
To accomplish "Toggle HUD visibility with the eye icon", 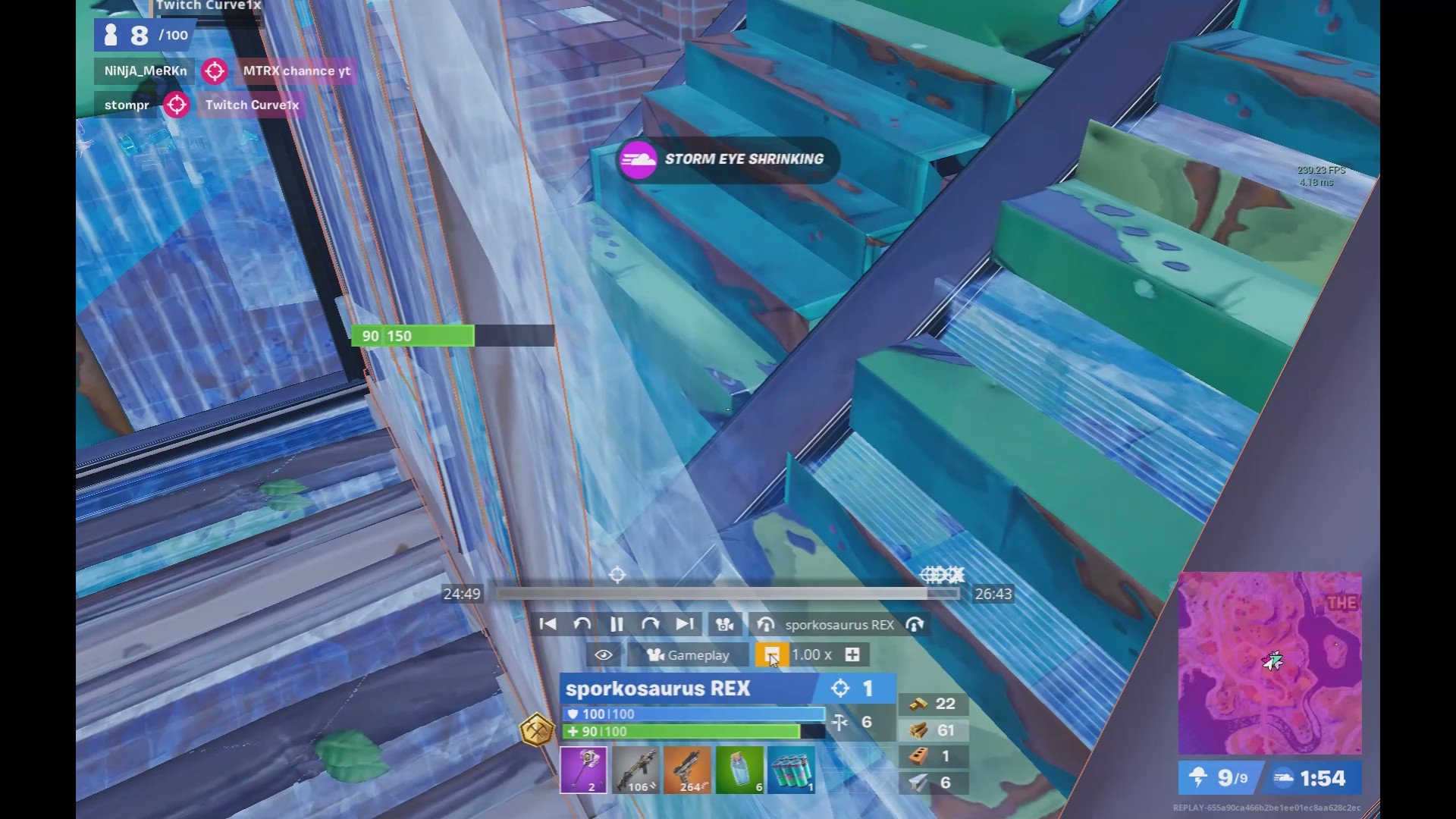I will click(x=603, y=654).
